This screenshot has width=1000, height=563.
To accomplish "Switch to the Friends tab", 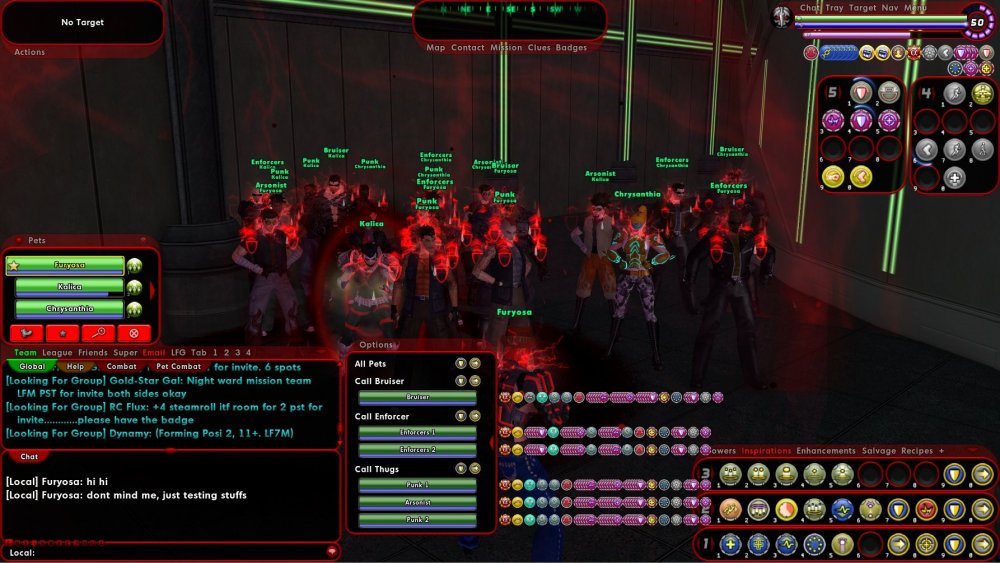I will point(93,353).
